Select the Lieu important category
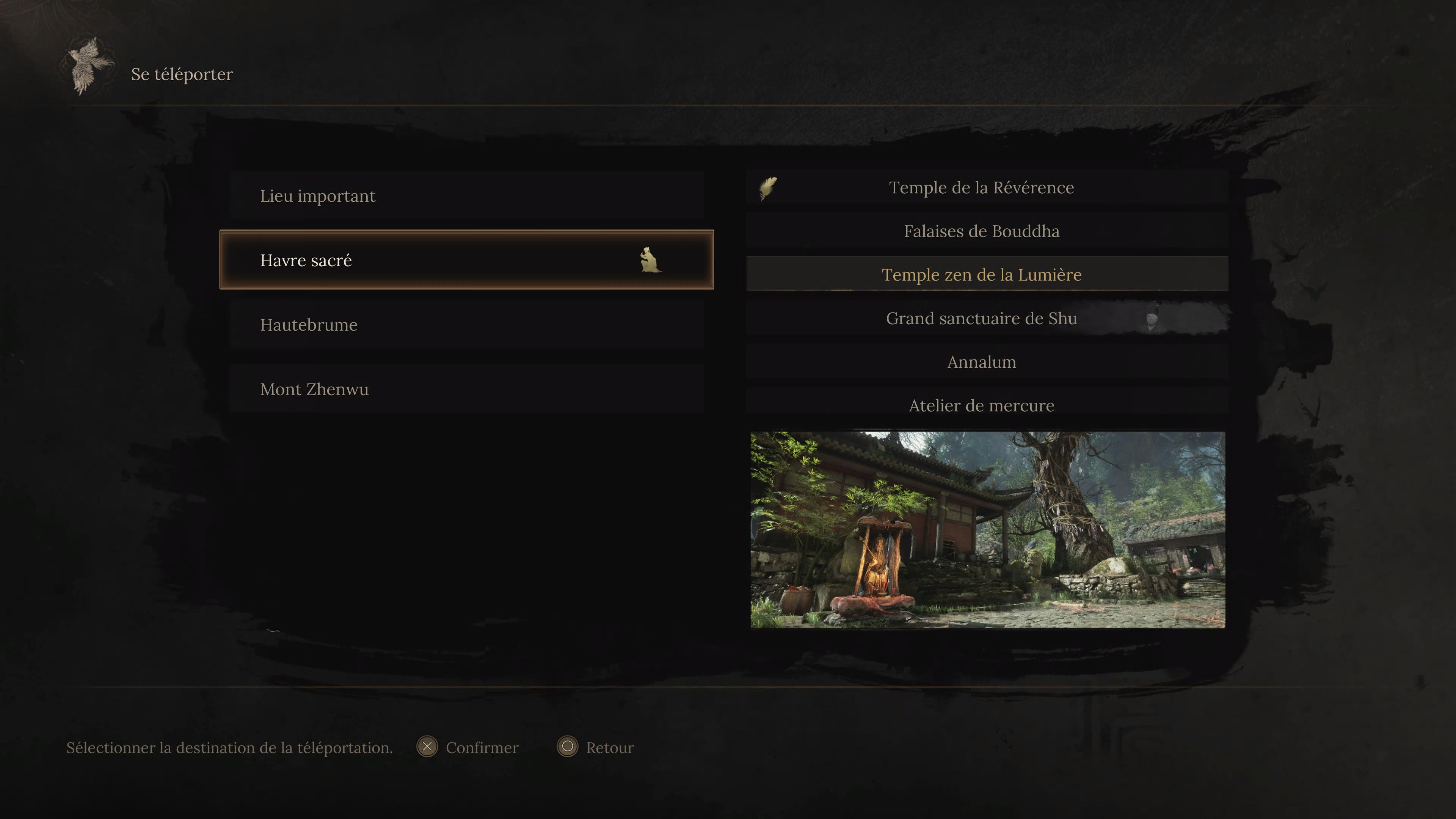The width and height of the screenshot is (1456, 819). point(466,196)
